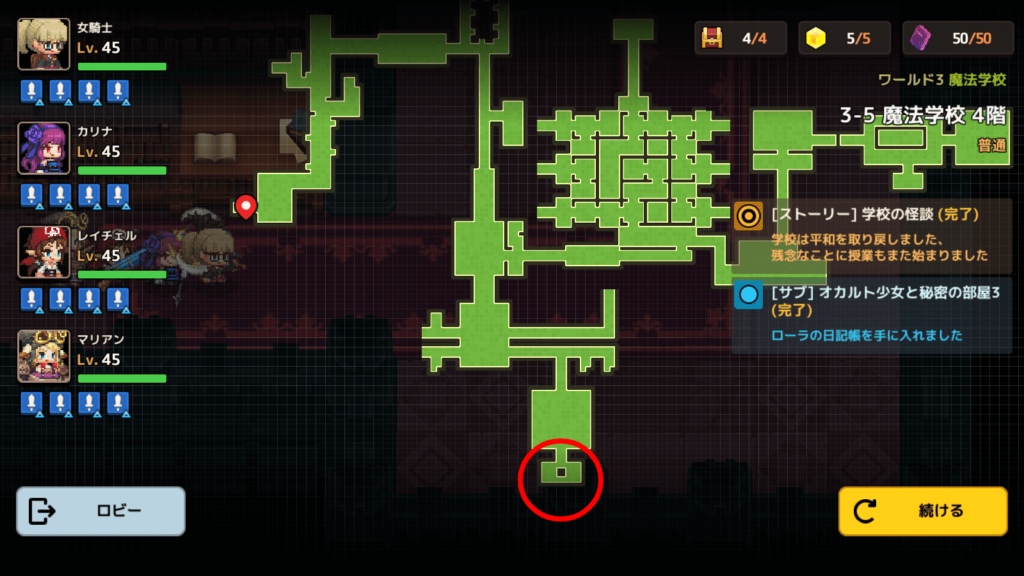1024x576 pixels.
Task: Choose レイチェル's party portrait
Action: pos(44,252)
